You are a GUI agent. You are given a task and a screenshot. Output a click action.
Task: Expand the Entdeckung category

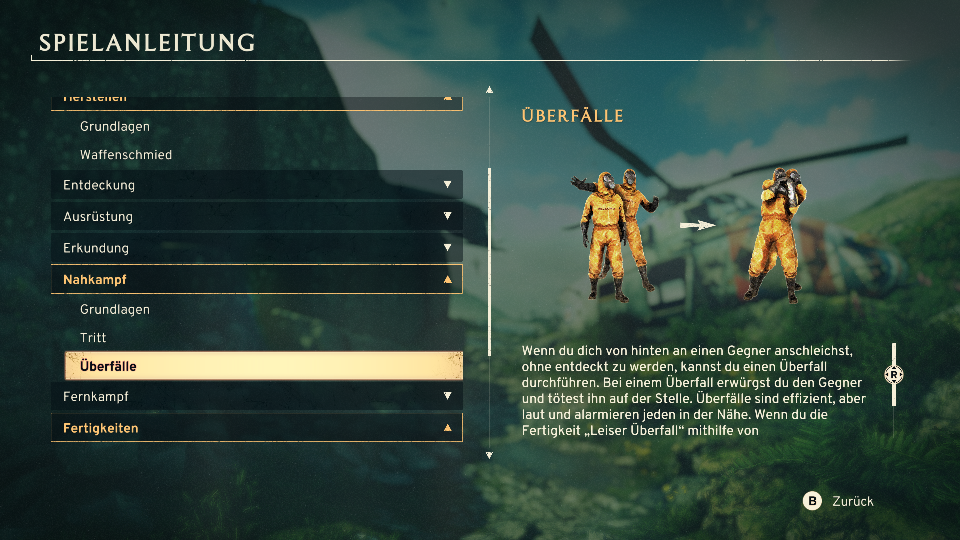click(x=256, y=185)
